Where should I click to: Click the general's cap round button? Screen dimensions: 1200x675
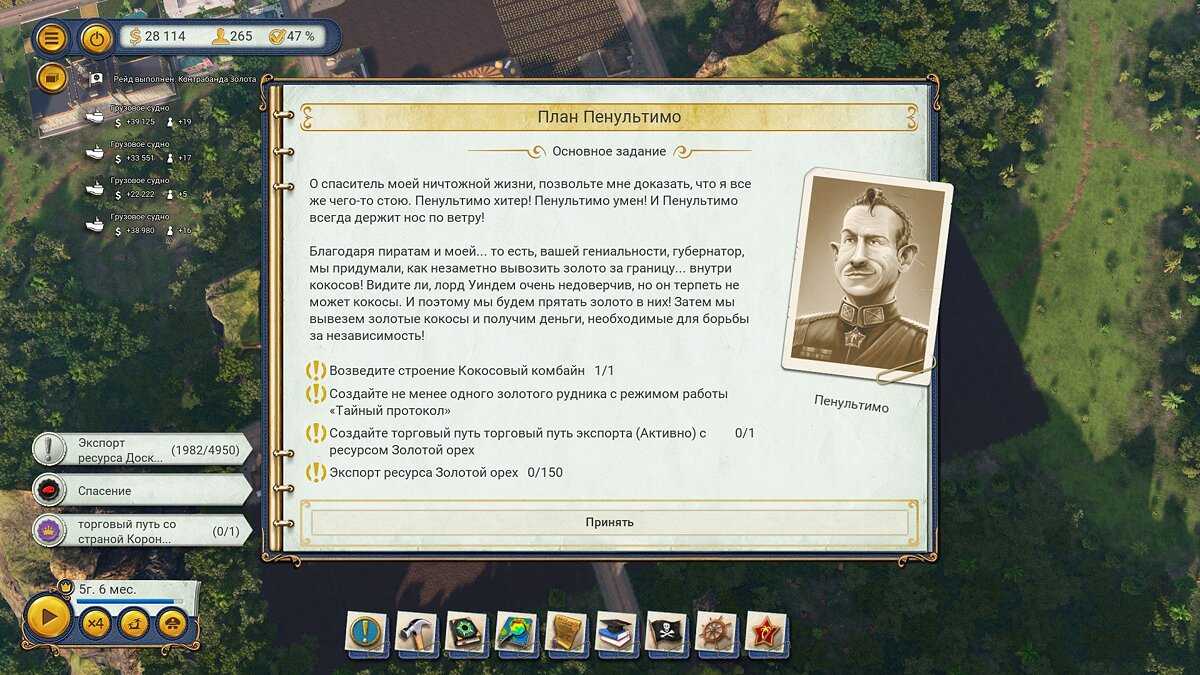(172, 625)
